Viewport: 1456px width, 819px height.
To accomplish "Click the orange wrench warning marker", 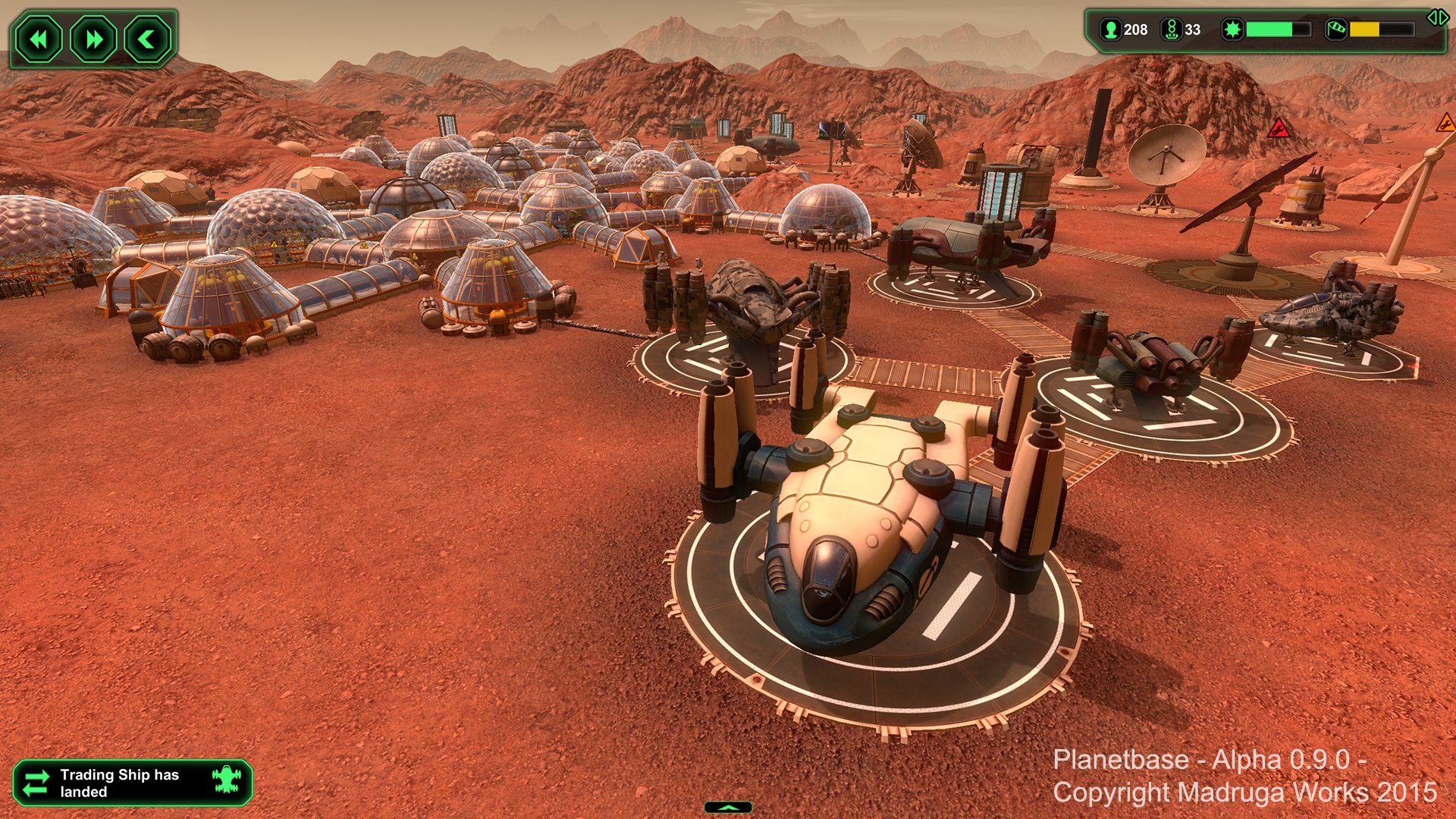I will point(1446,123).
